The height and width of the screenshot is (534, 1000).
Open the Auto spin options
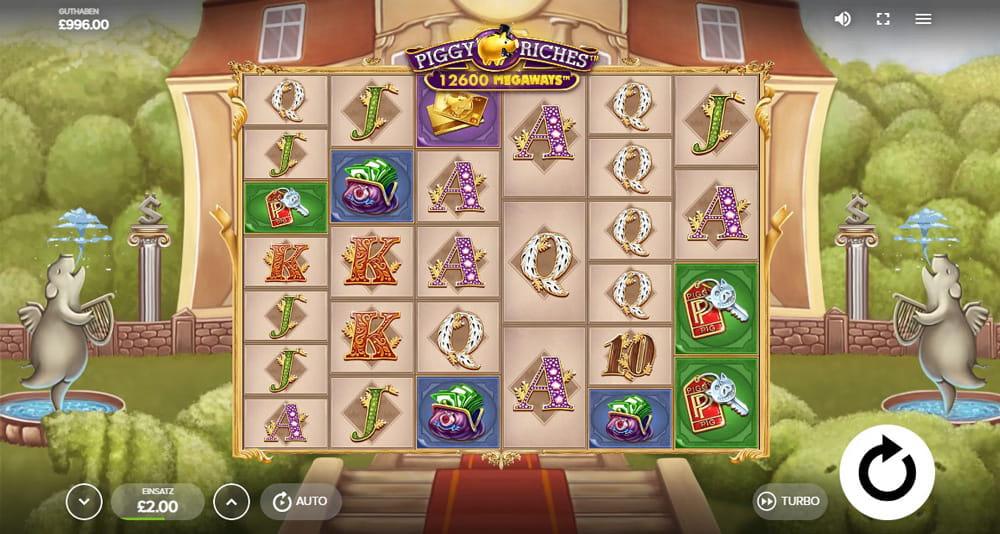pos(300,501)
